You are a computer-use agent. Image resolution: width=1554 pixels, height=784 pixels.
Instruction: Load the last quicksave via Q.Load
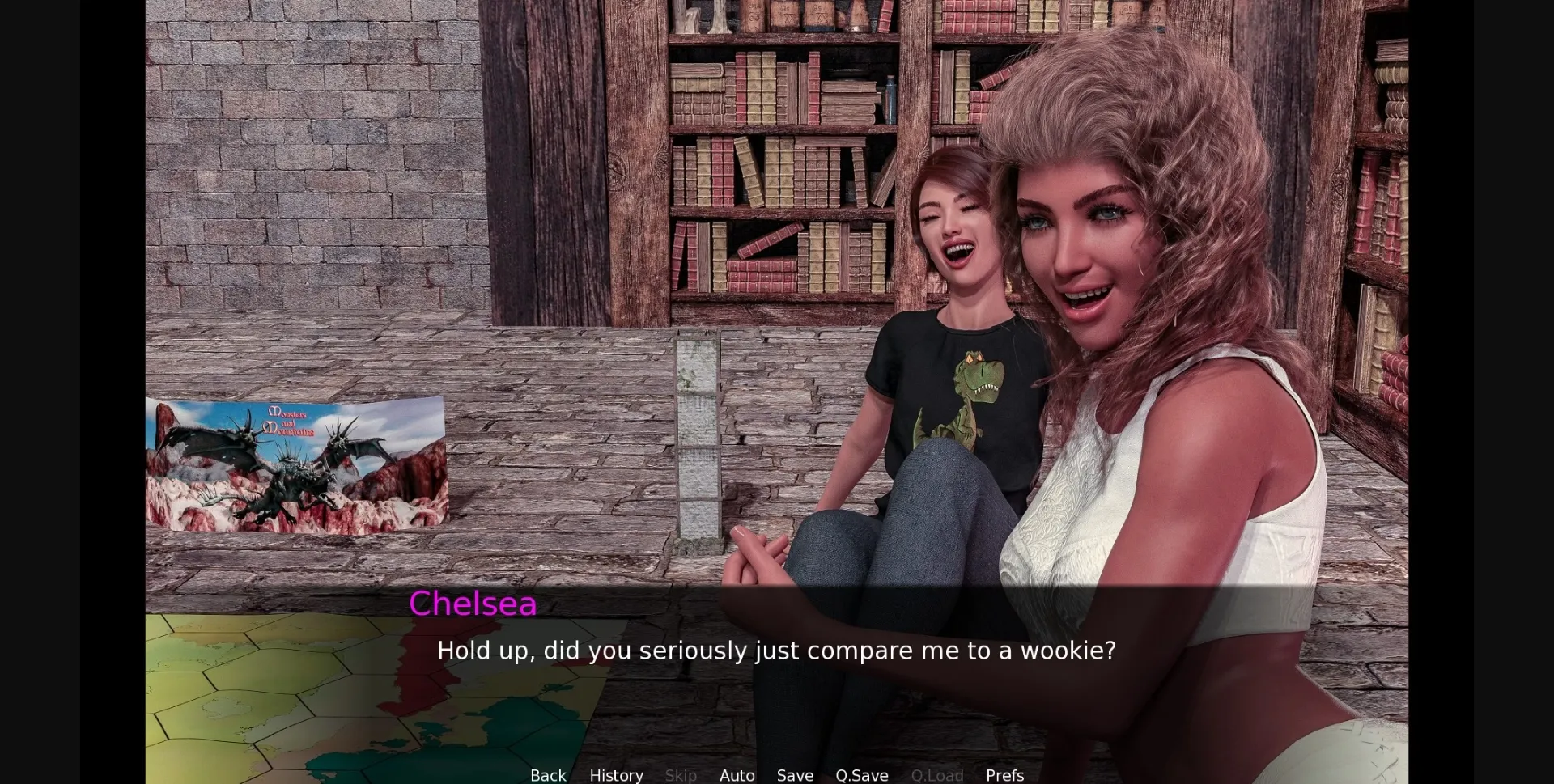click(937, 774)
